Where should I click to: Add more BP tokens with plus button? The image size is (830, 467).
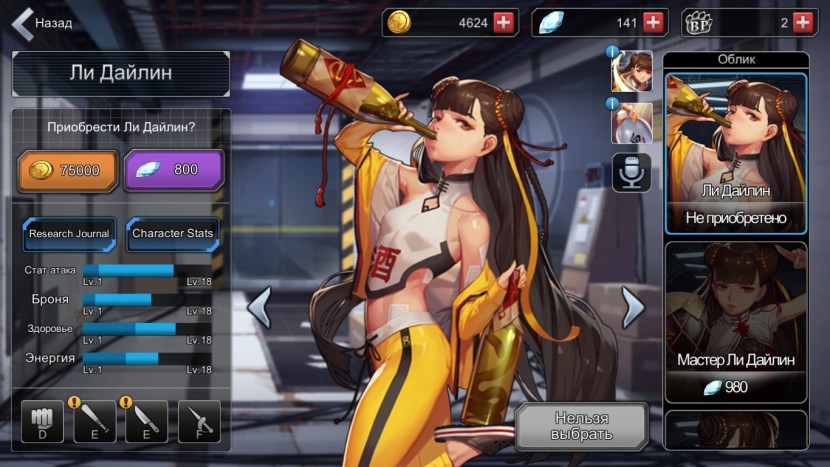coord(803,22)
